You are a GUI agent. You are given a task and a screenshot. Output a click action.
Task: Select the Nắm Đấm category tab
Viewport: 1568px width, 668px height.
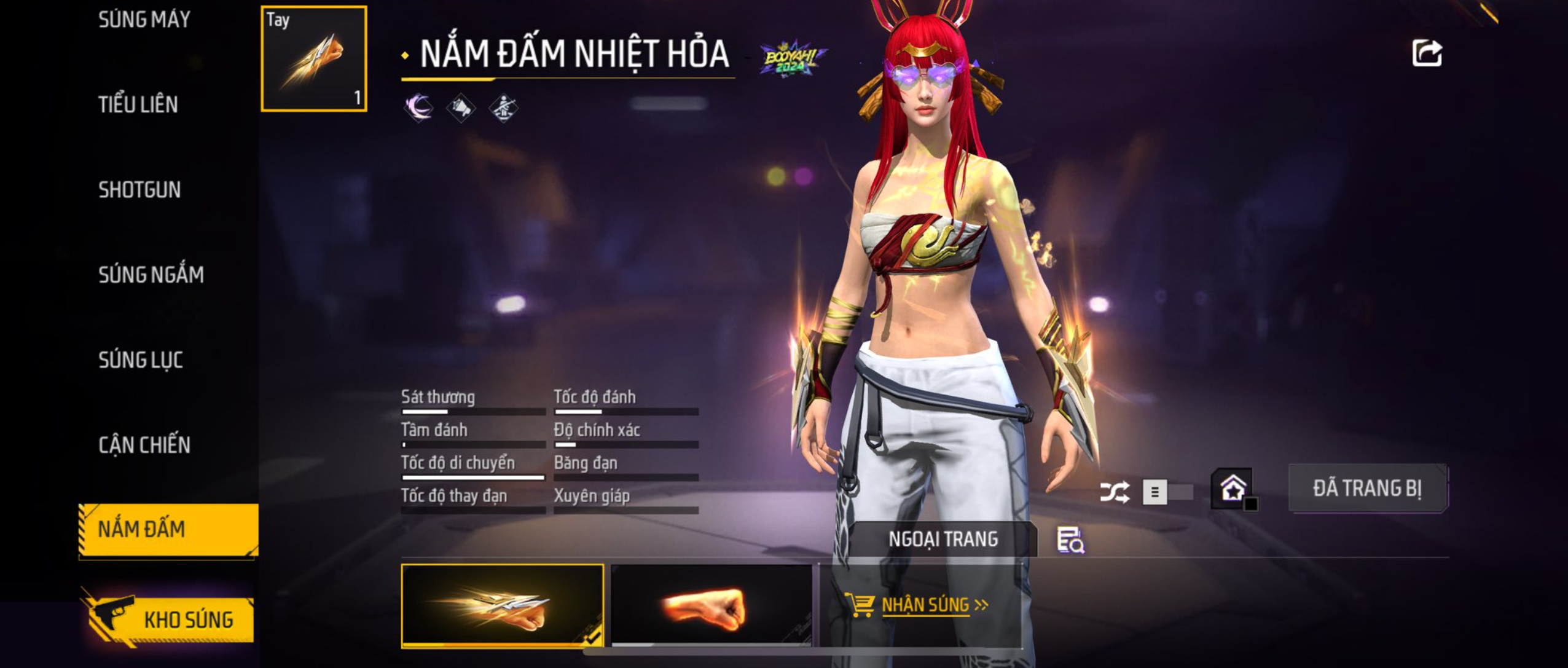click(x=168, y=530)
